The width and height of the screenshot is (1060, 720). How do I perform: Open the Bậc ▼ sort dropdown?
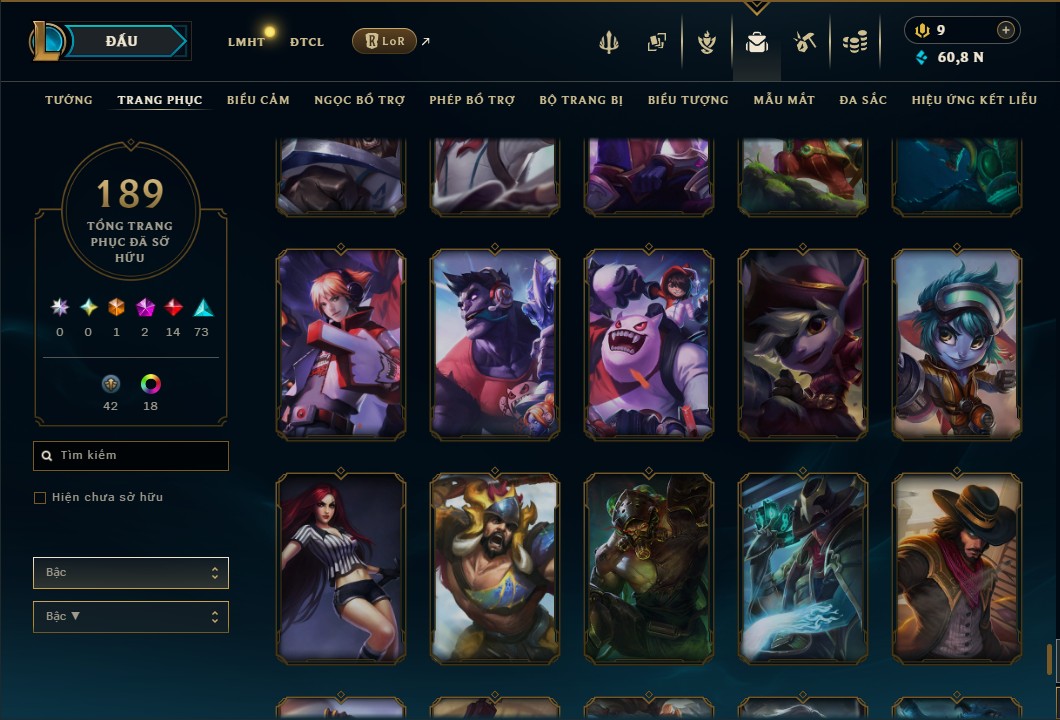[x=131, y=617]
